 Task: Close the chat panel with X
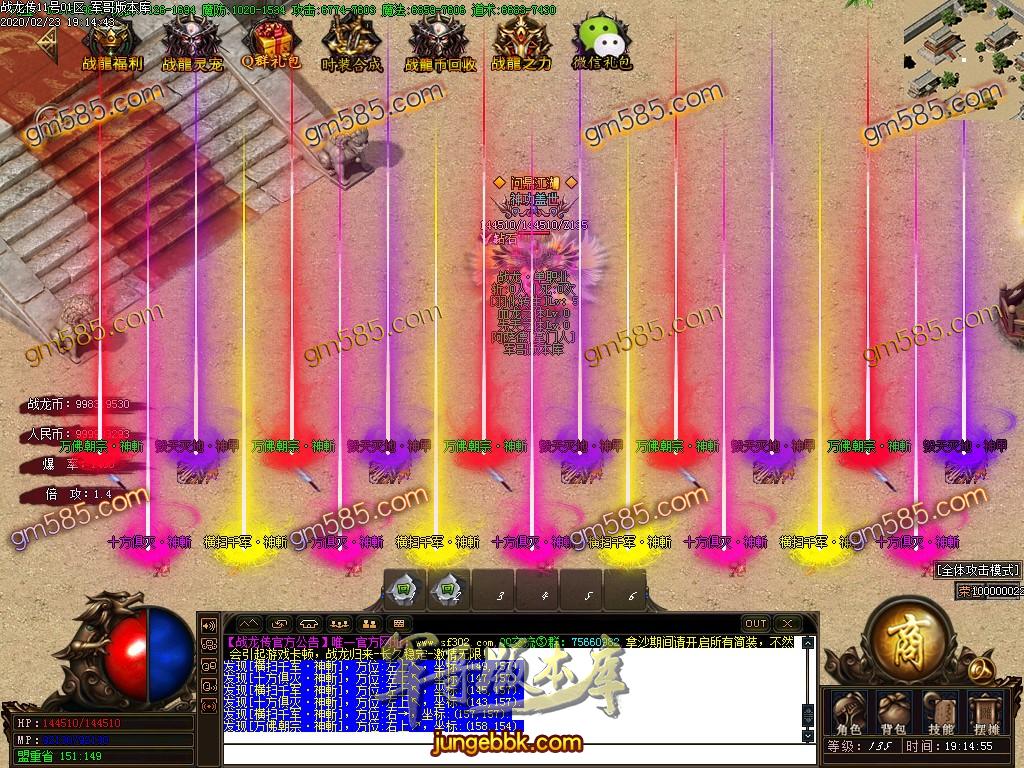788,623
